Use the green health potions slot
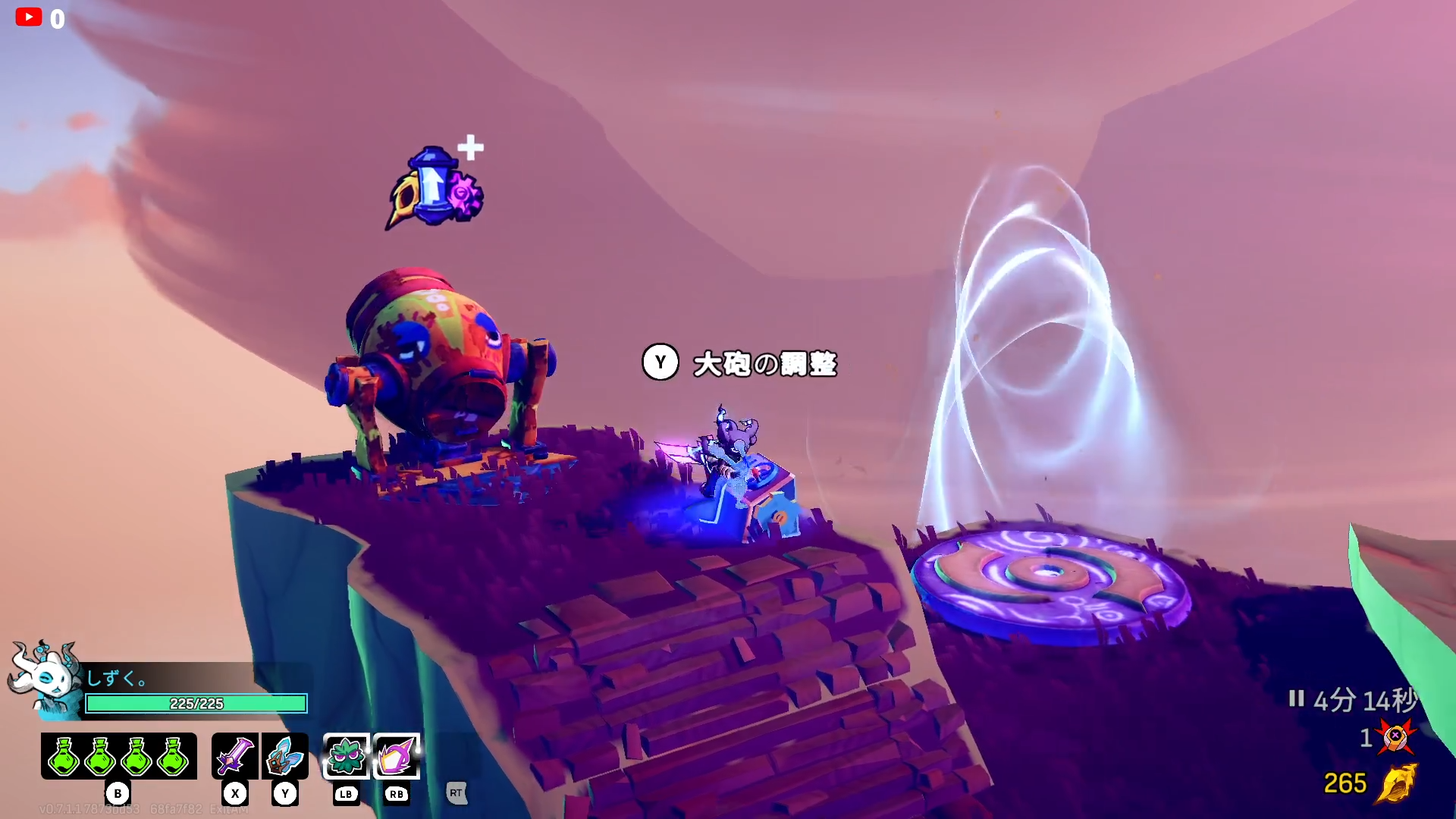Screen dimensions: 1456x819 click(119, 756)
